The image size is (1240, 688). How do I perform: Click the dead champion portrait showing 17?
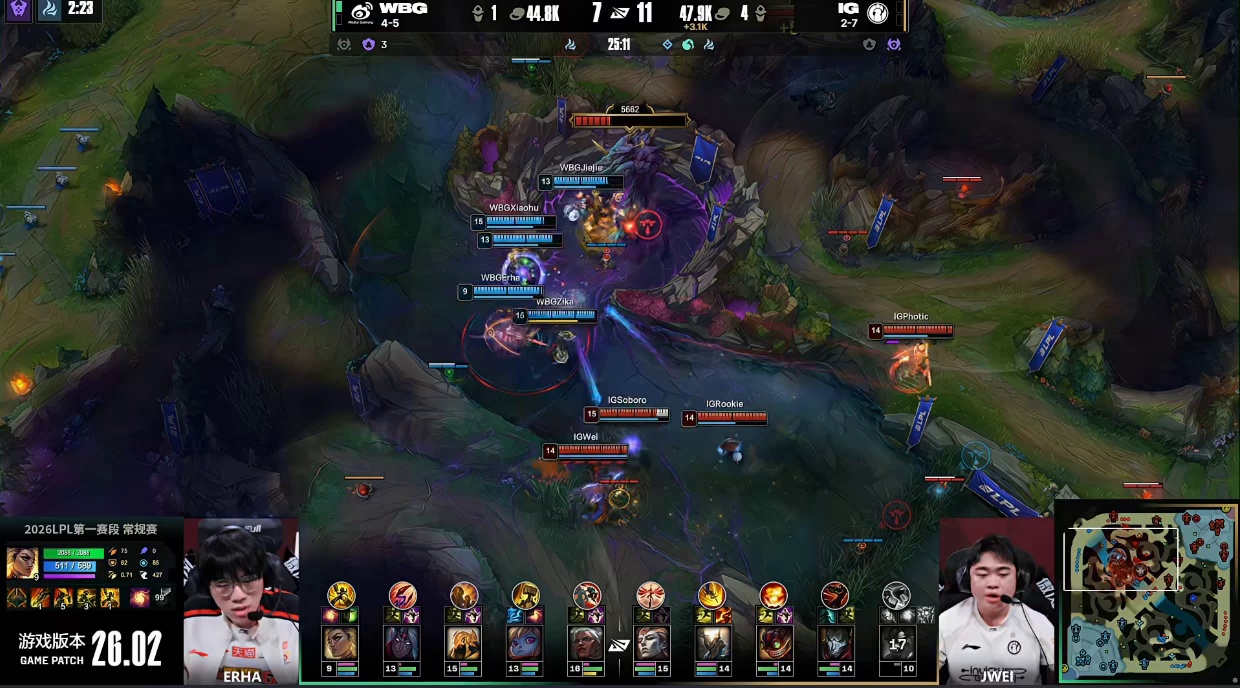click(x=896, y=643)
